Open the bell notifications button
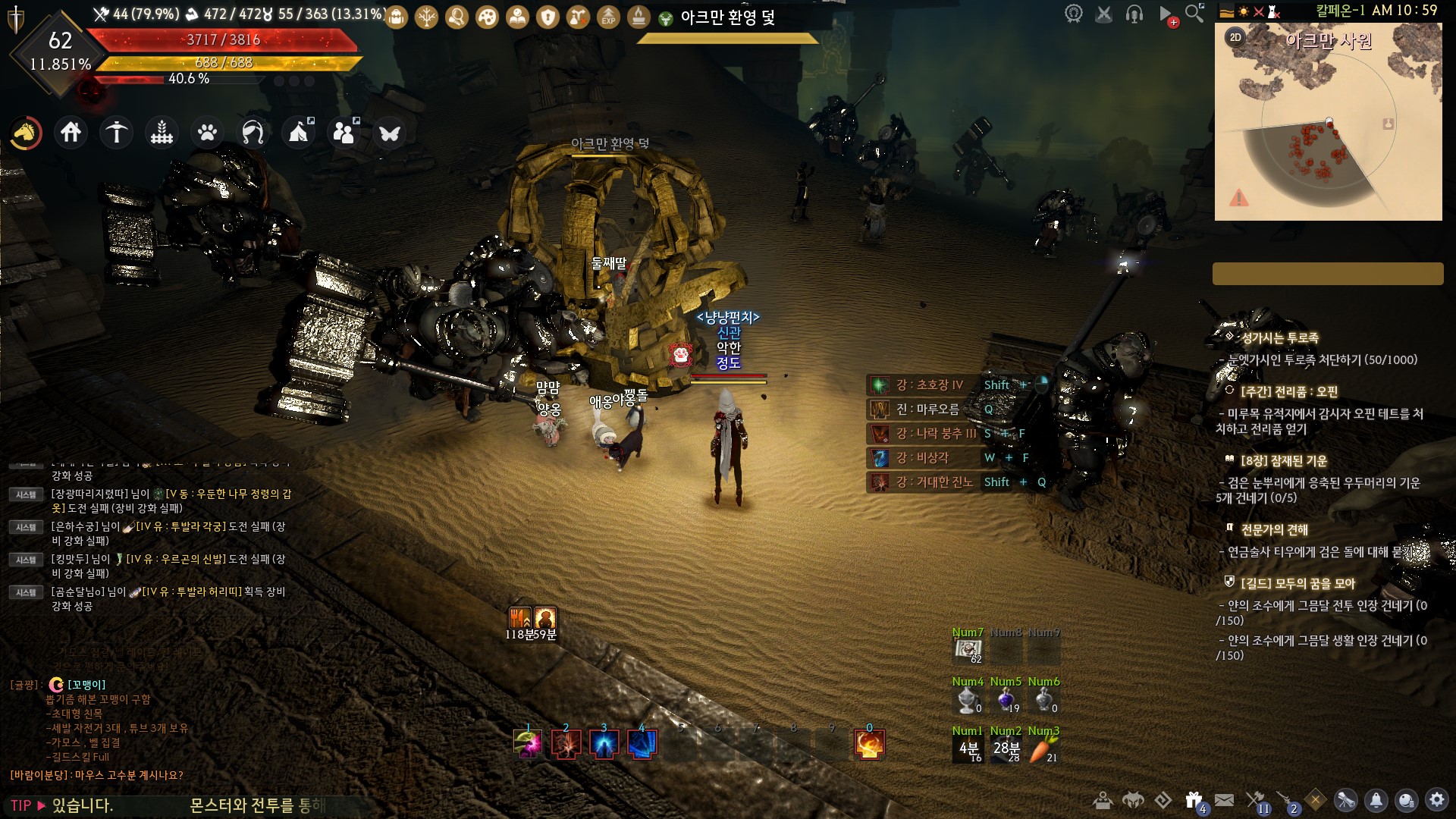The height and width of the screenshot is (819, 1456). click(x=1376, y=800)
